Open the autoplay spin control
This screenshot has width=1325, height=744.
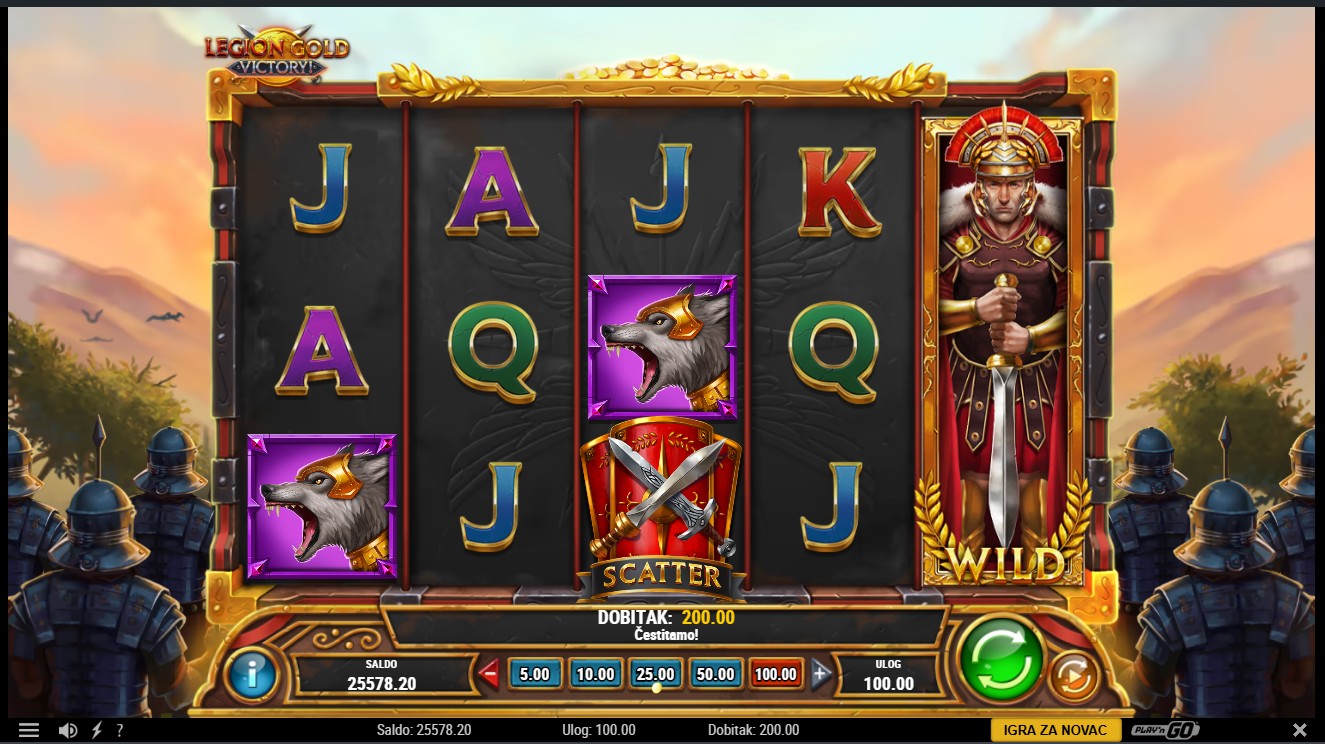point(1074,676)
